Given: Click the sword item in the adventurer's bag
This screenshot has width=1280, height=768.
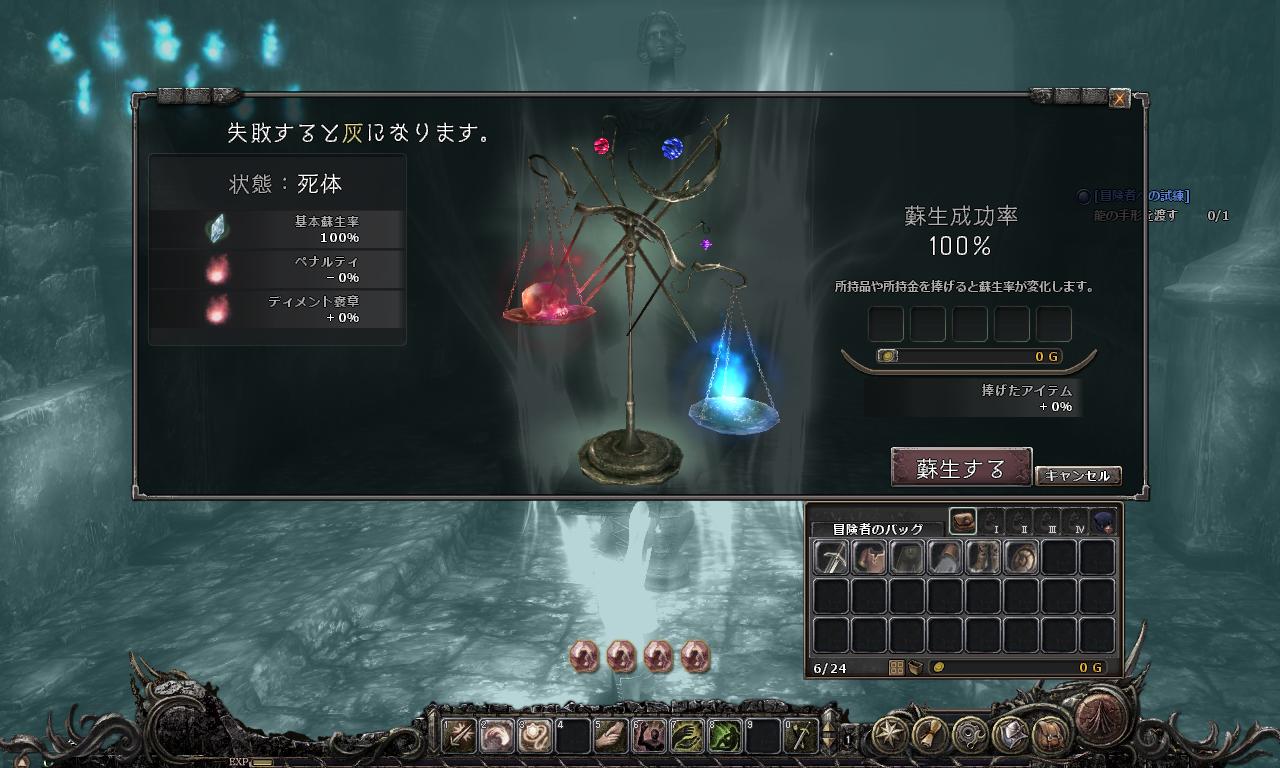Looking at the screenshot, I should [x=832, y=555].
